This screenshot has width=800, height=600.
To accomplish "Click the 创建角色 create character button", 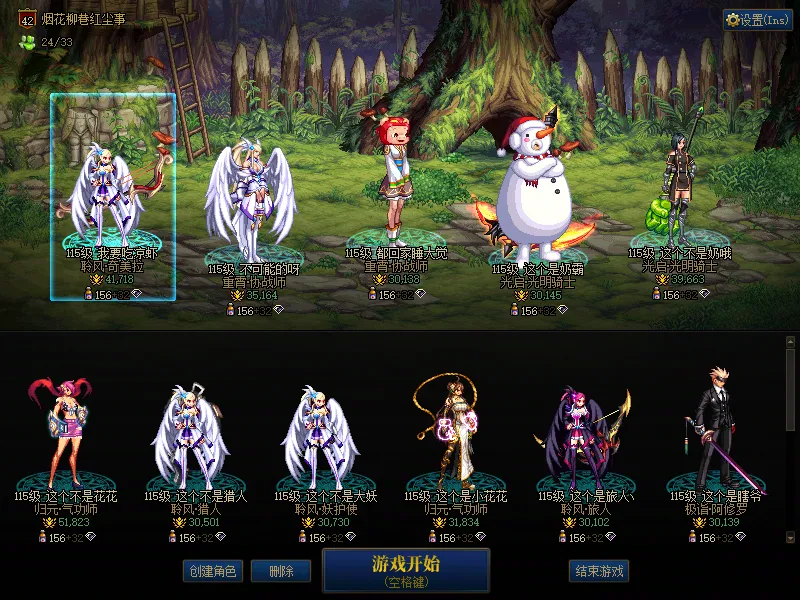I will click(x=212, y=571).
